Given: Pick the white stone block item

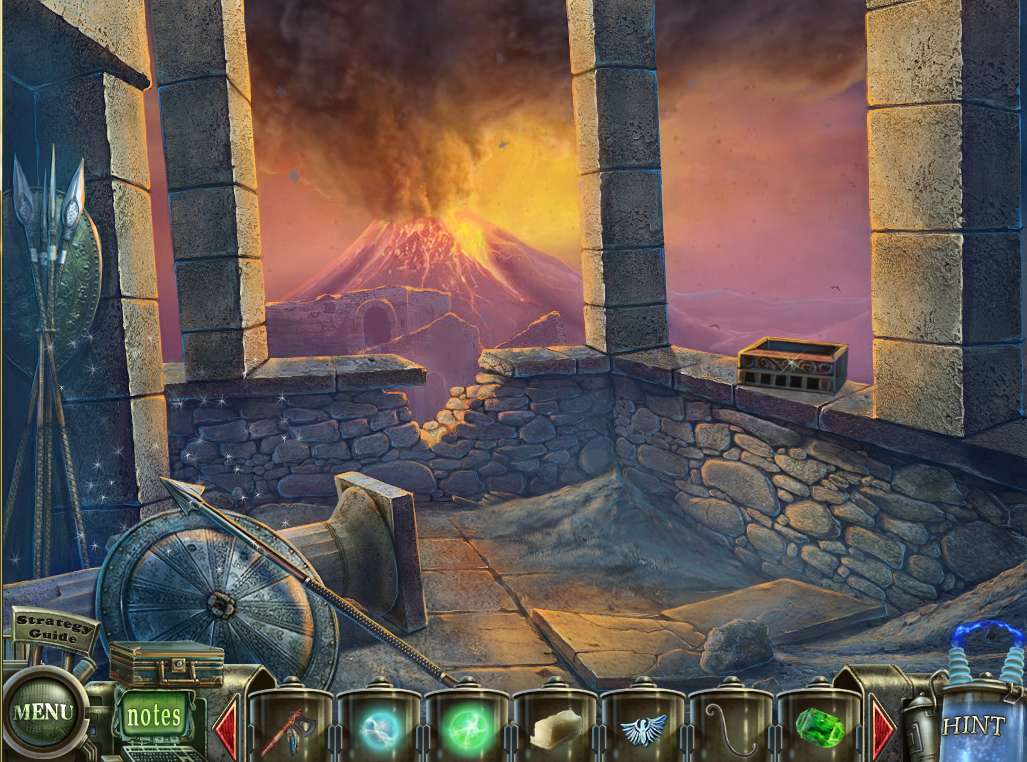Looking at the screenshot, I should [555, 728].
